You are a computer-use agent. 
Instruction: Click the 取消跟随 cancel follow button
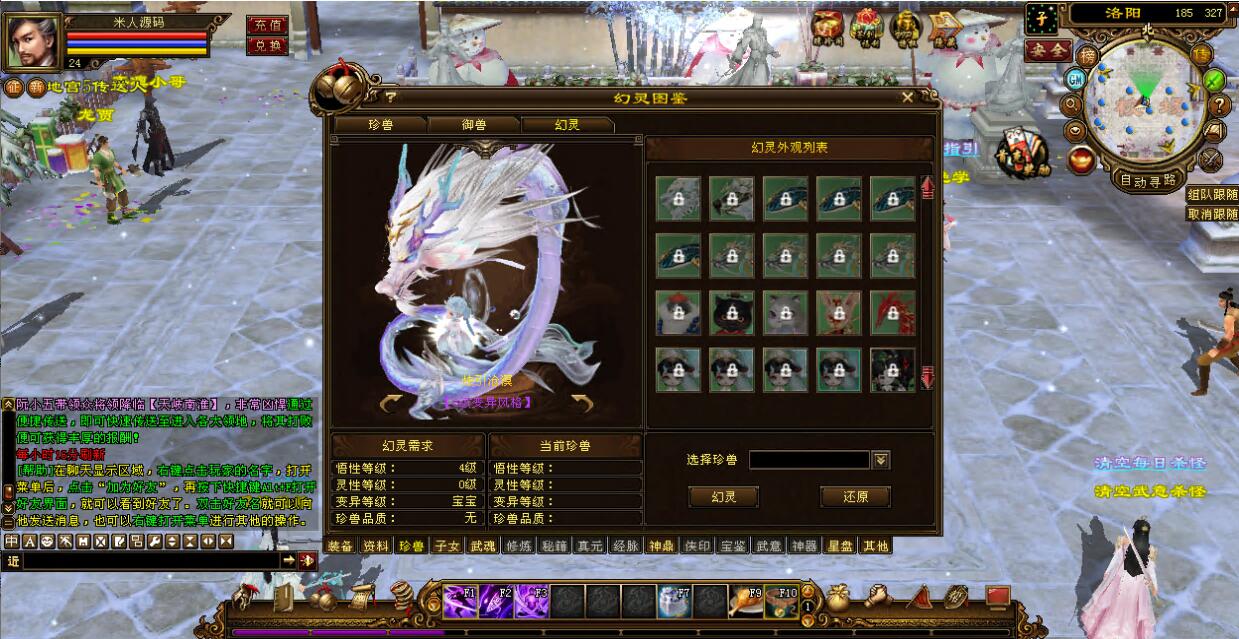1211,213
